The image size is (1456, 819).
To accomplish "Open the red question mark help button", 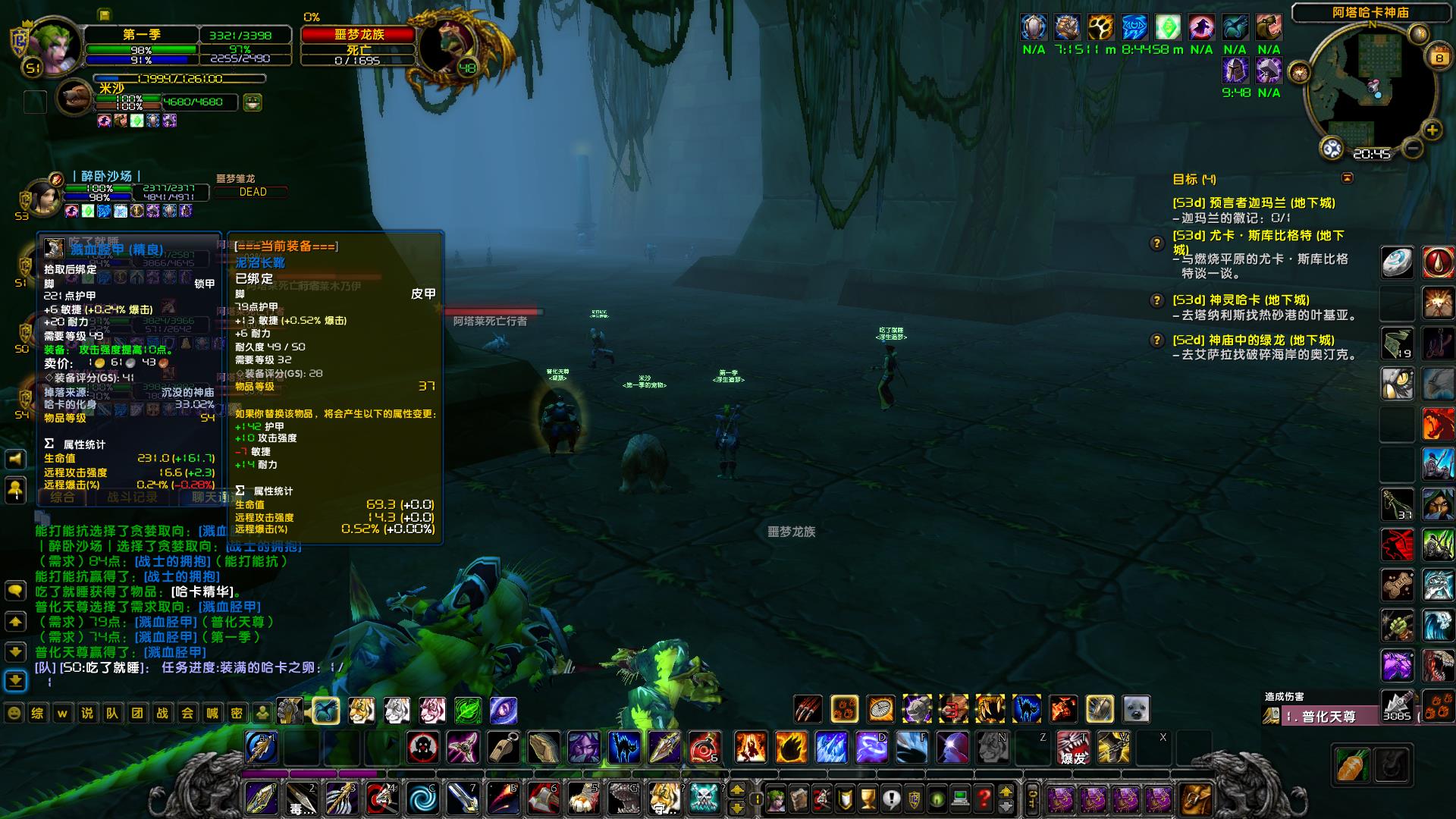I will pos(984,799).
